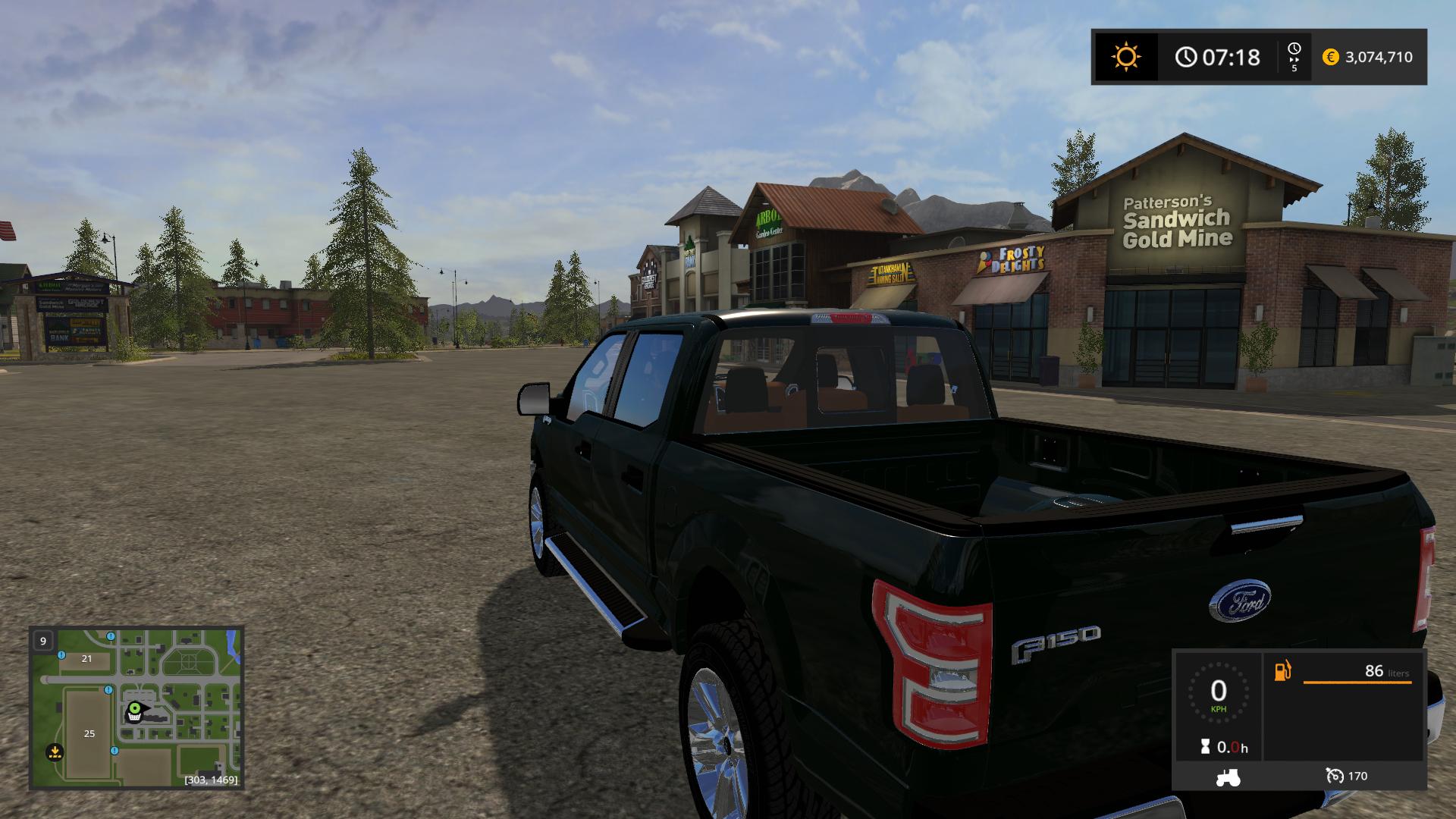Click the sun weather icon
The height and width of the screenshot is (819, 1456).
[x=1125, y=57]
